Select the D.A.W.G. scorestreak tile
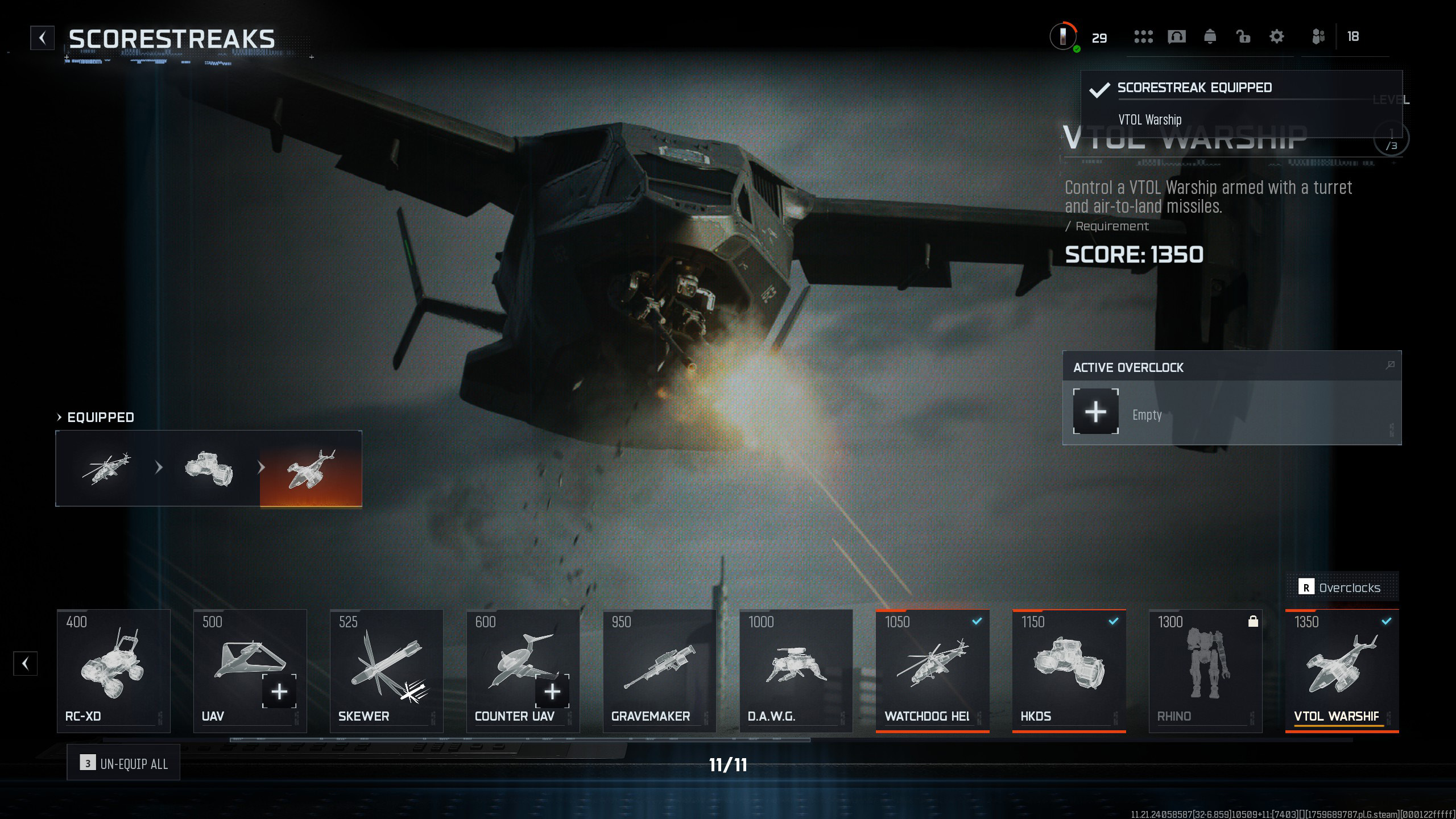Viewport: 1456px width, 819px height. point(796,671)
